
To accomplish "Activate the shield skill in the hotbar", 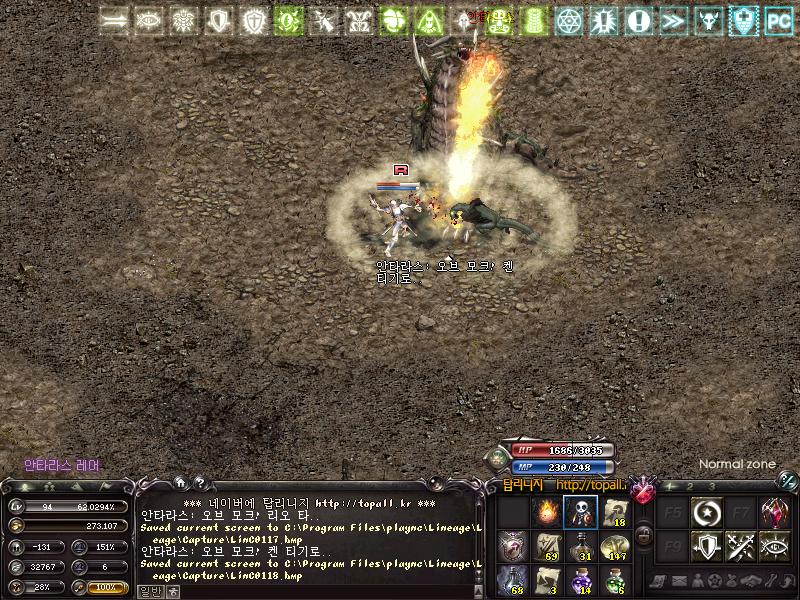I will pos(707,547).
